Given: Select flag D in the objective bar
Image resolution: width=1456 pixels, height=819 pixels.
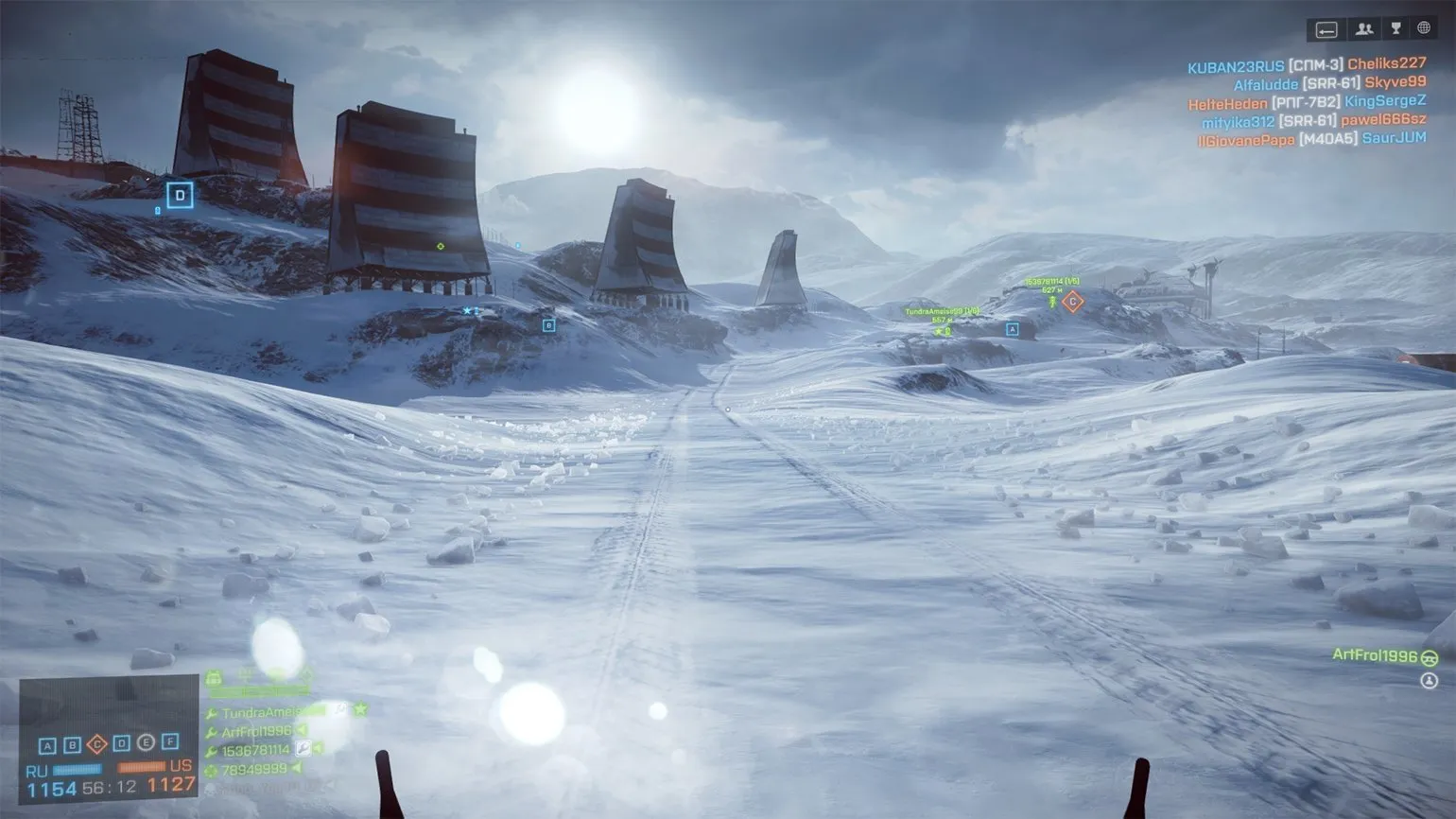Looking at the screenshot, I should coord(121,743).
